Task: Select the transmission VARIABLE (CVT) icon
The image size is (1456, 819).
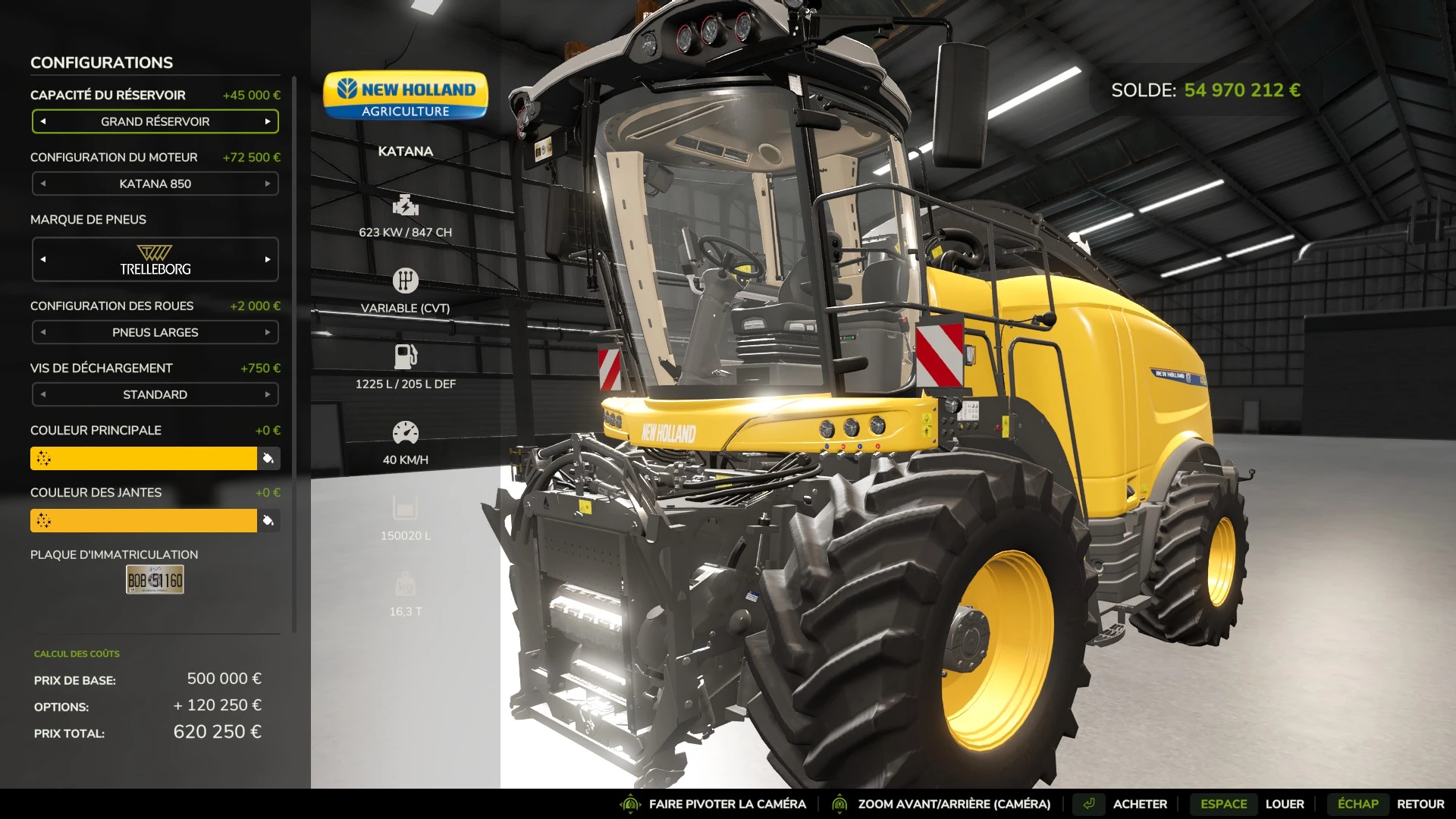Action: 406,280
